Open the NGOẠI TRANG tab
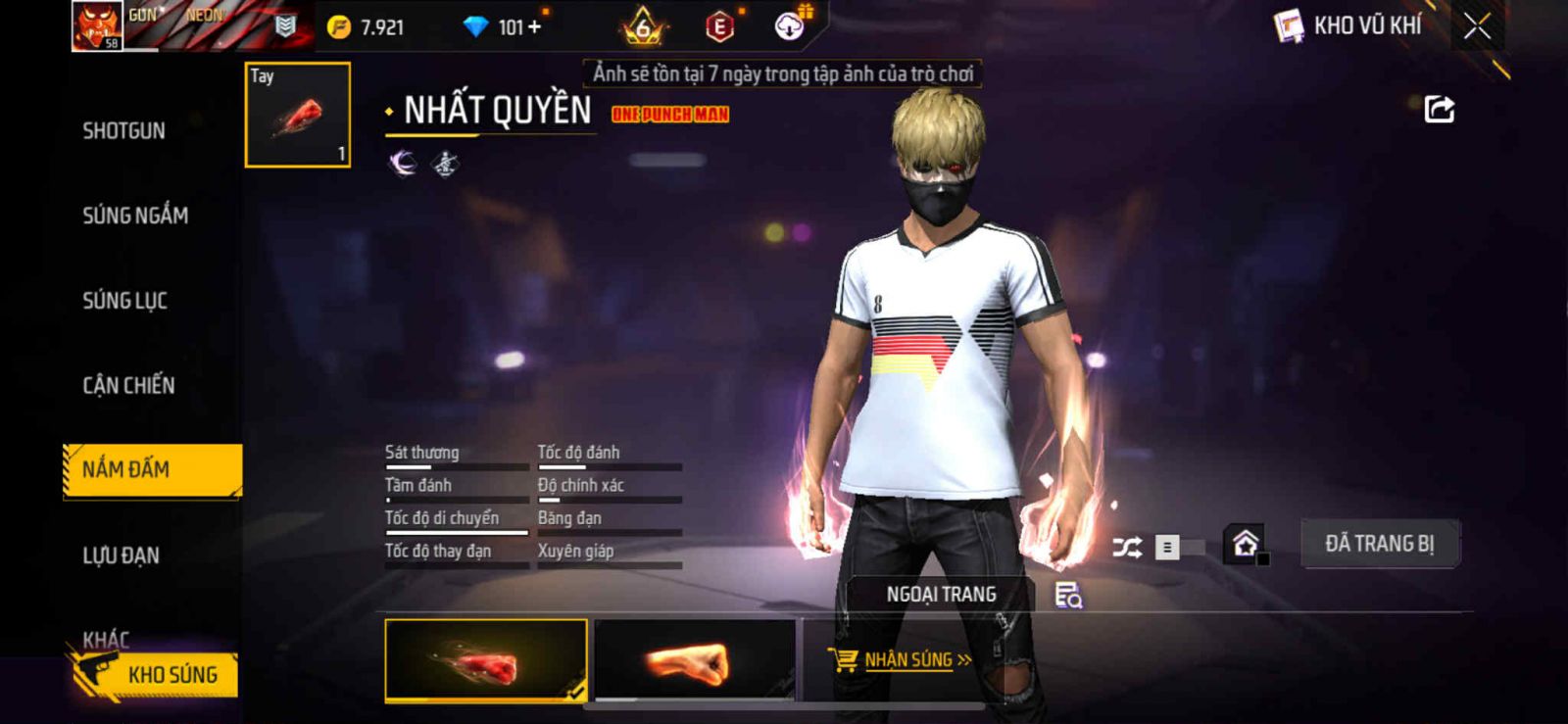The width and height of the screenshot is (1568, 724). pyautogui.click(x=941, y=595)
